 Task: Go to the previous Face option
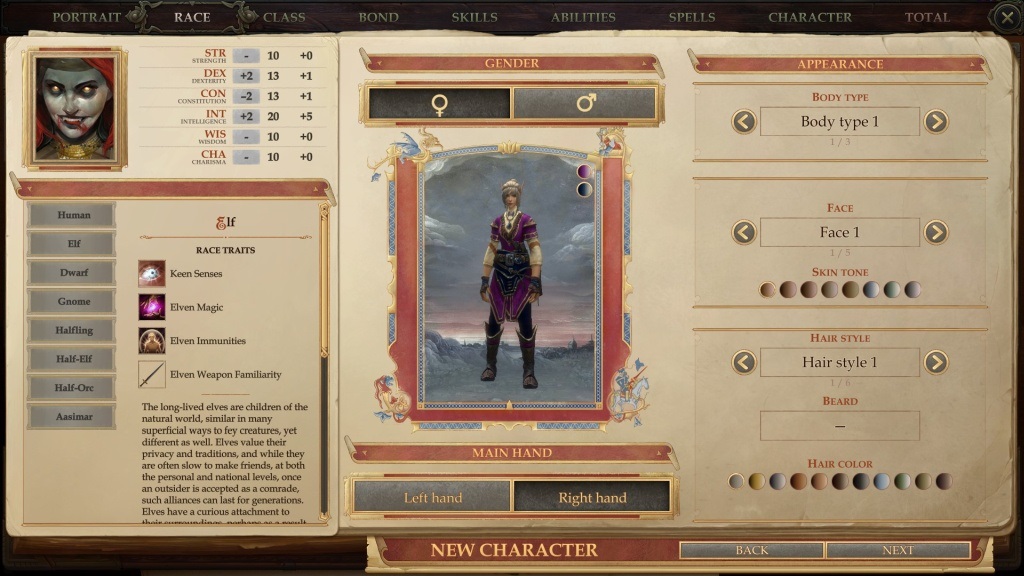[744, 233]
